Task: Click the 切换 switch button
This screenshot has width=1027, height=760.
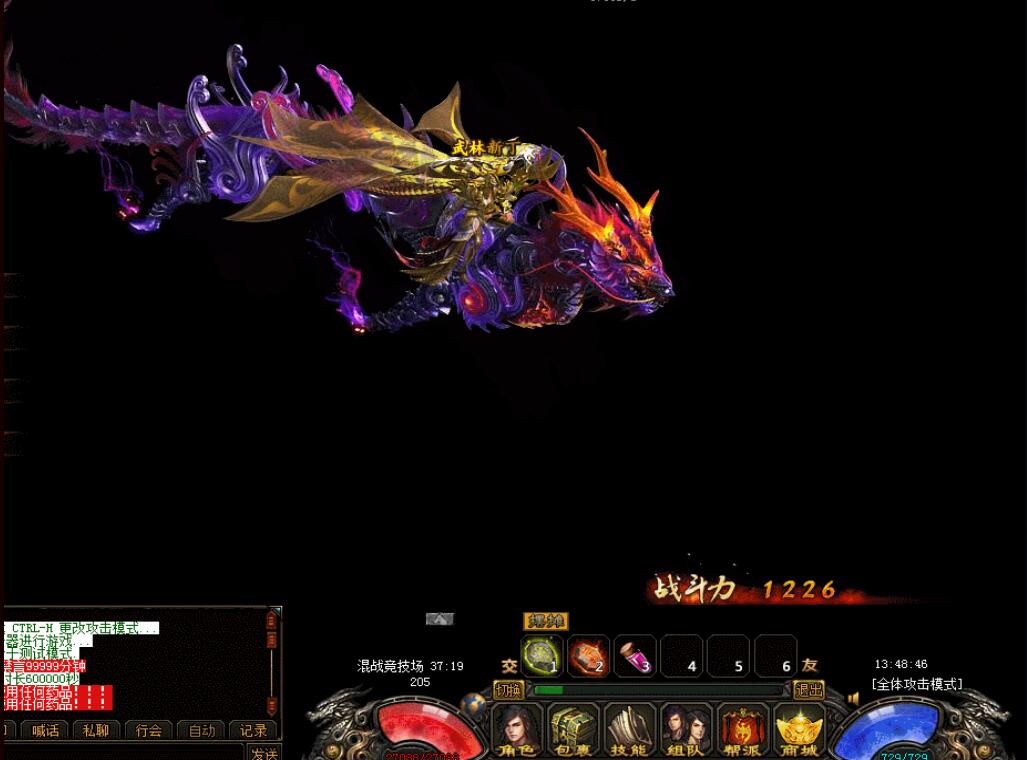Action: (508, 690)
